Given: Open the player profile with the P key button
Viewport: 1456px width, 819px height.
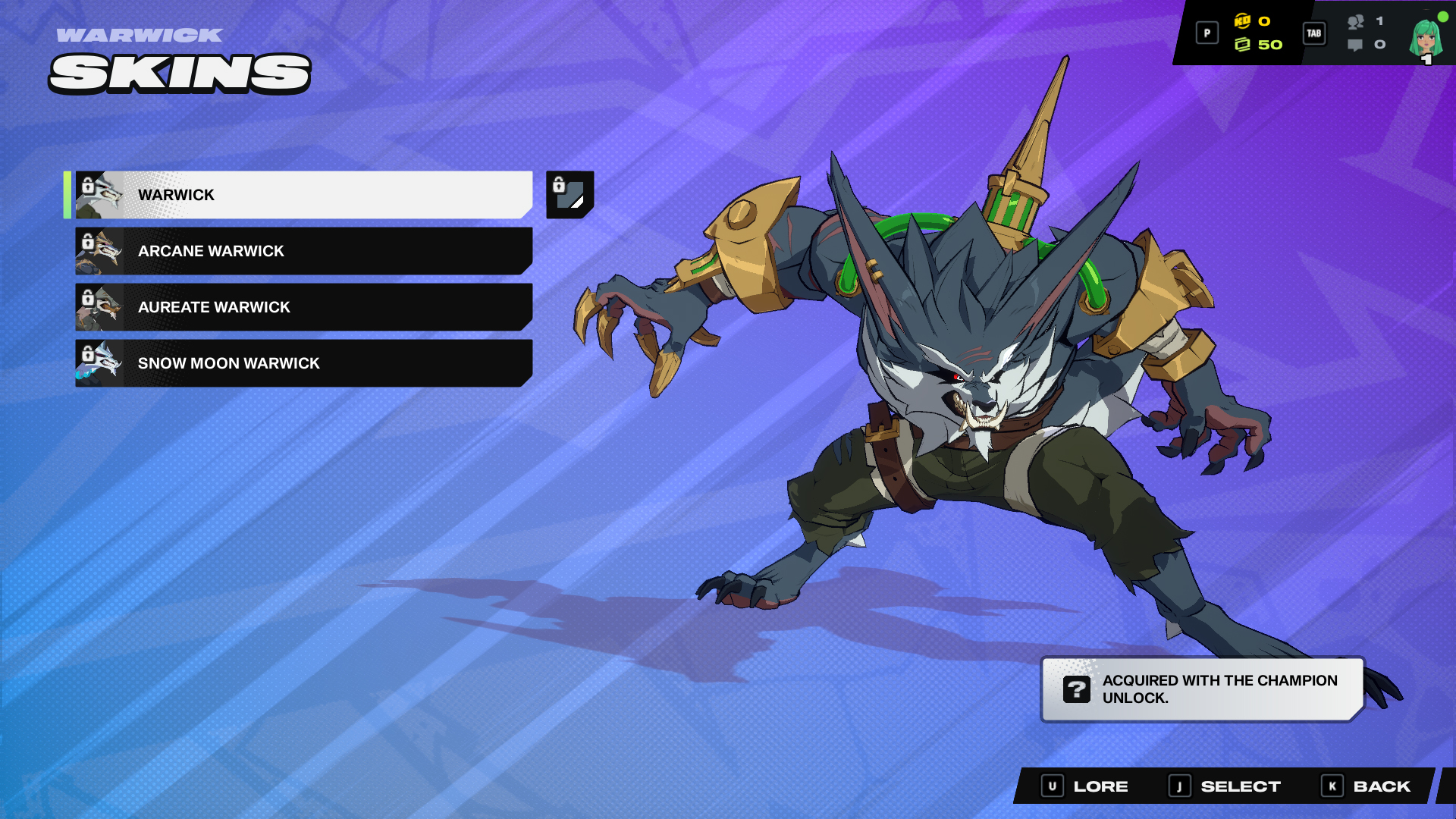Looking at the screenshot, I should click(x=1207, y=33).
